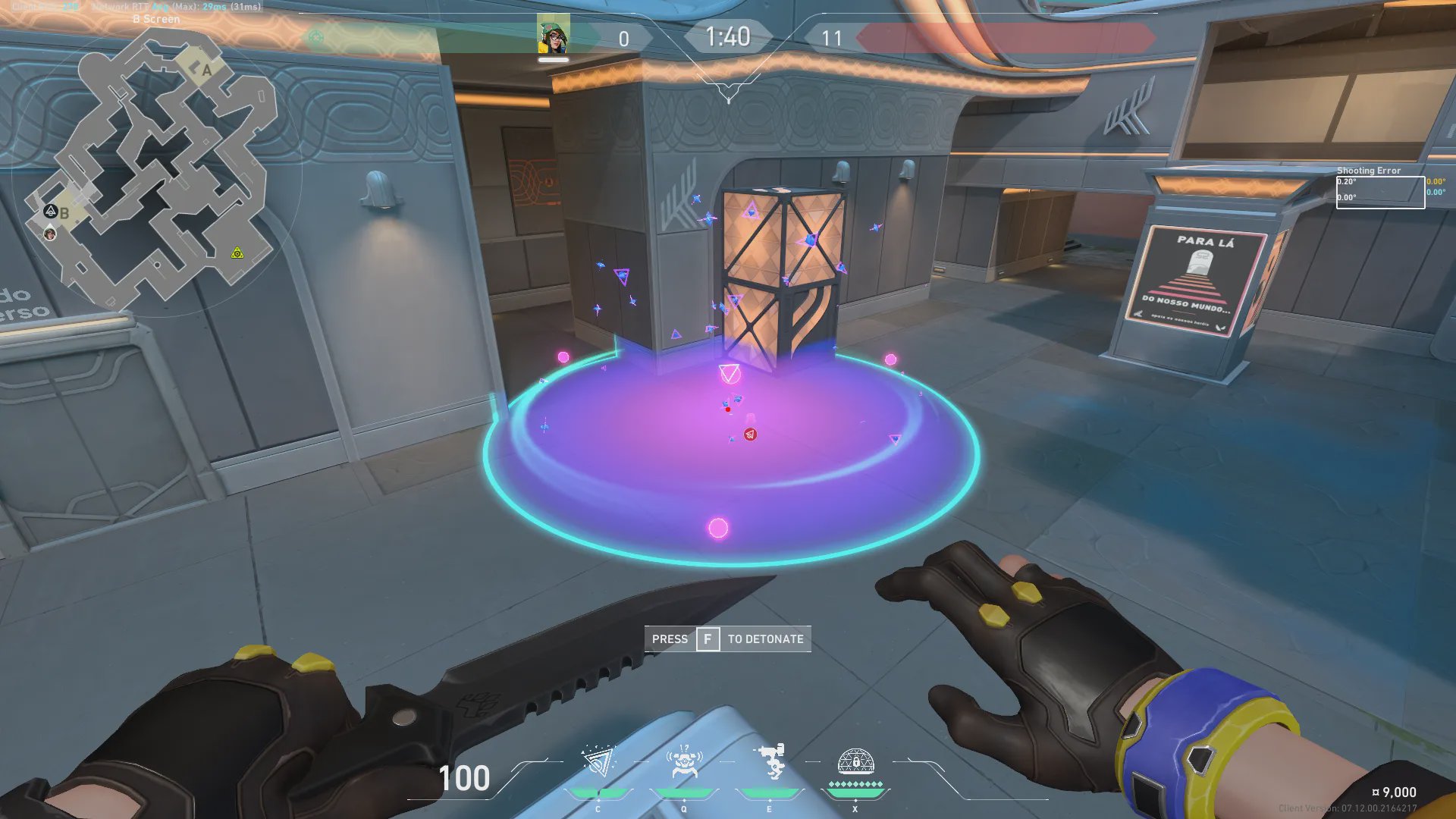The height and width of the screenshot is (819, 1456).
Task: Click the Killjoy agent portrait in top bar
Action: pos(554,35)
